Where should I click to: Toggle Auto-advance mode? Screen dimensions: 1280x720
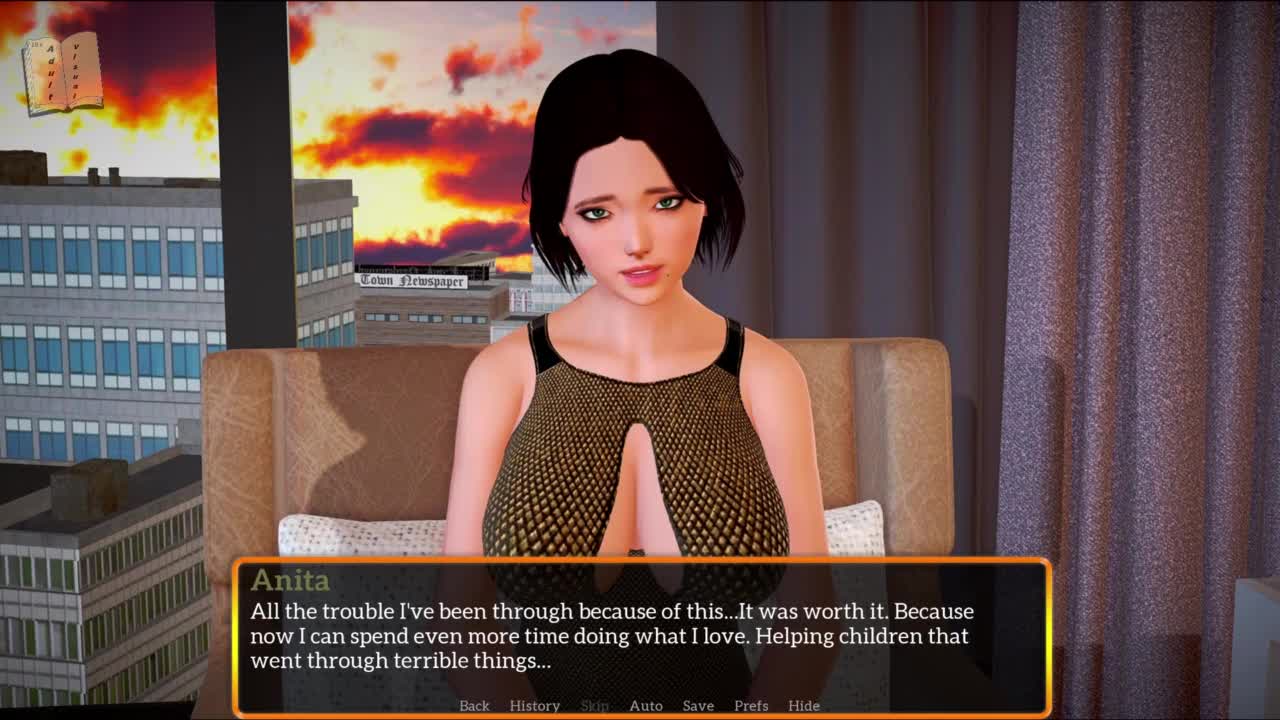click(645, 705)
